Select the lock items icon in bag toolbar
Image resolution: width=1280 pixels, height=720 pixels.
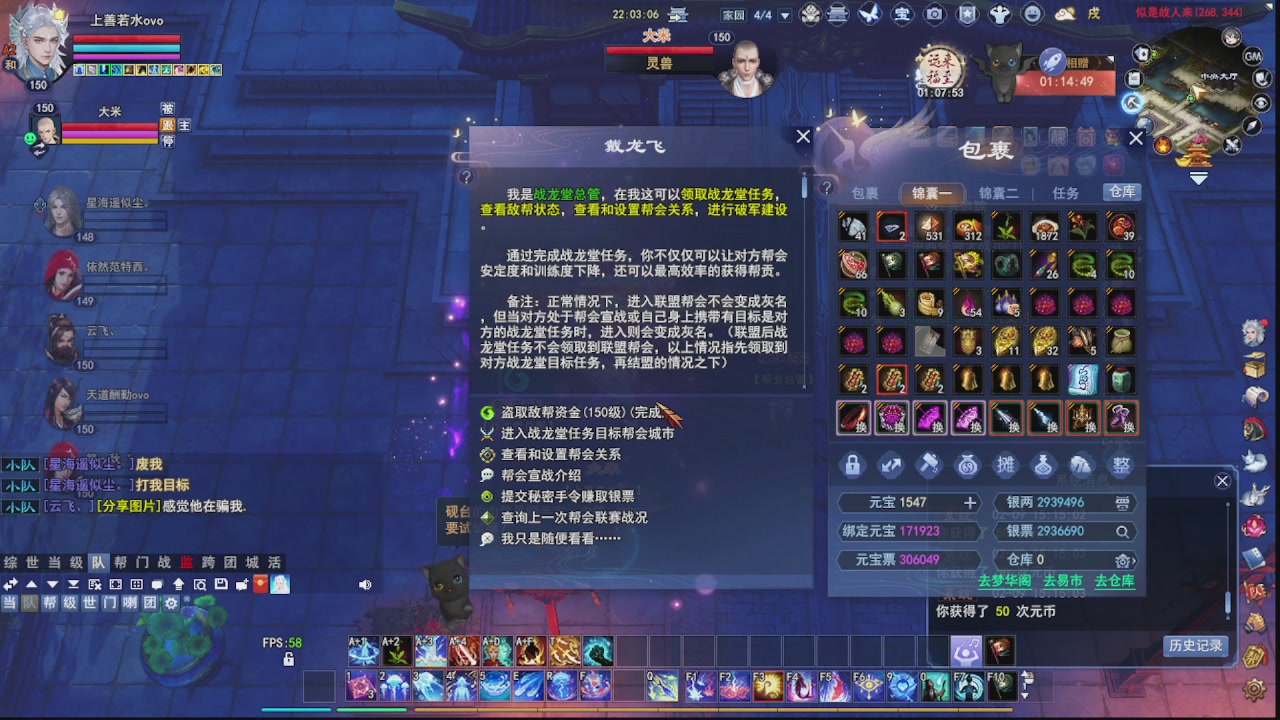coord(852,466)
